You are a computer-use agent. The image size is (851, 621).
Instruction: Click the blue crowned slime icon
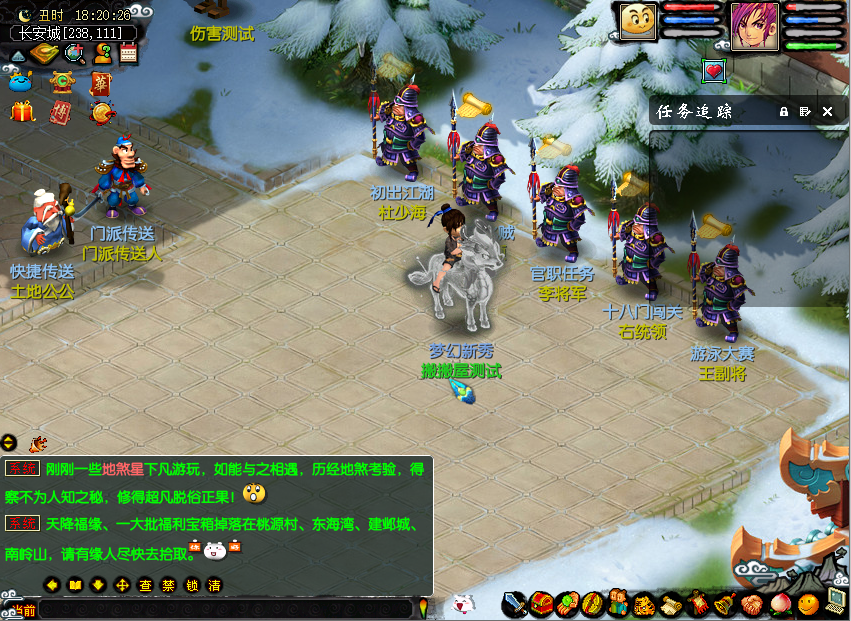pos(20,83)
